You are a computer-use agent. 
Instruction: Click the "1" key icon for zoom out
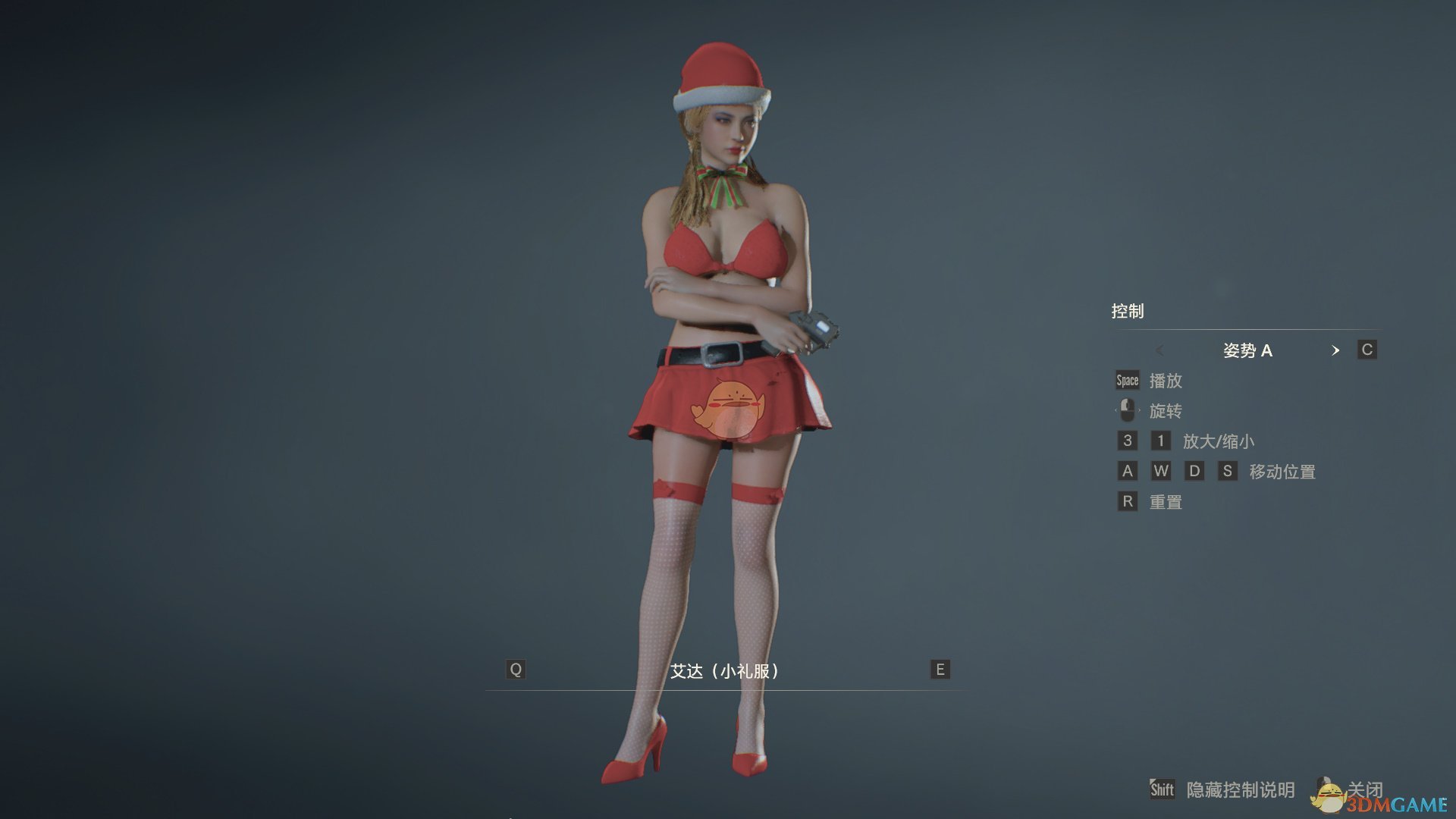pyautogui.click(x=1161, y=441)
